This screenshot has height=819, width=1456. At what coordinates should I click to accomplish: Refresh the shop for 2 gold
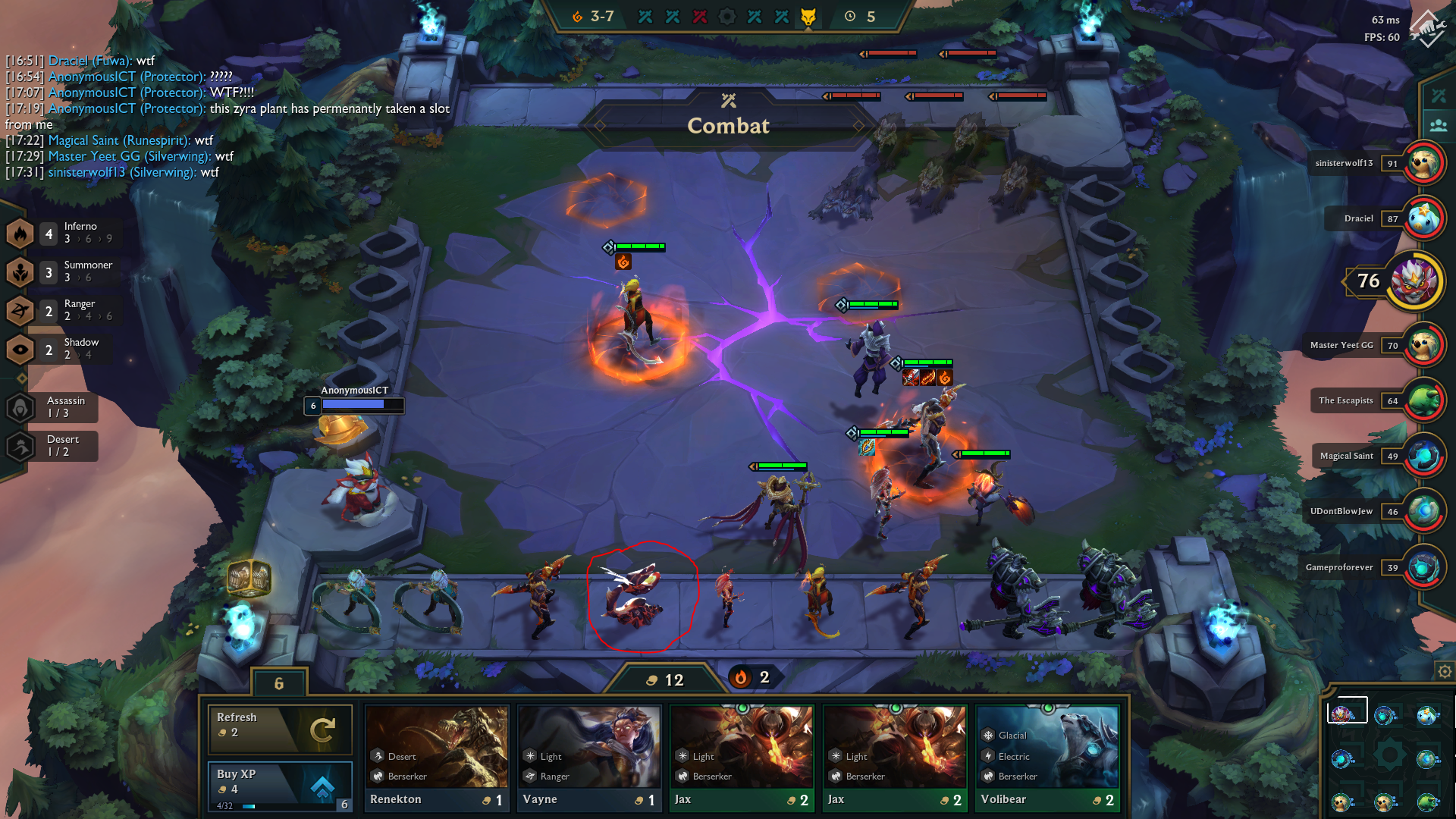280,730
